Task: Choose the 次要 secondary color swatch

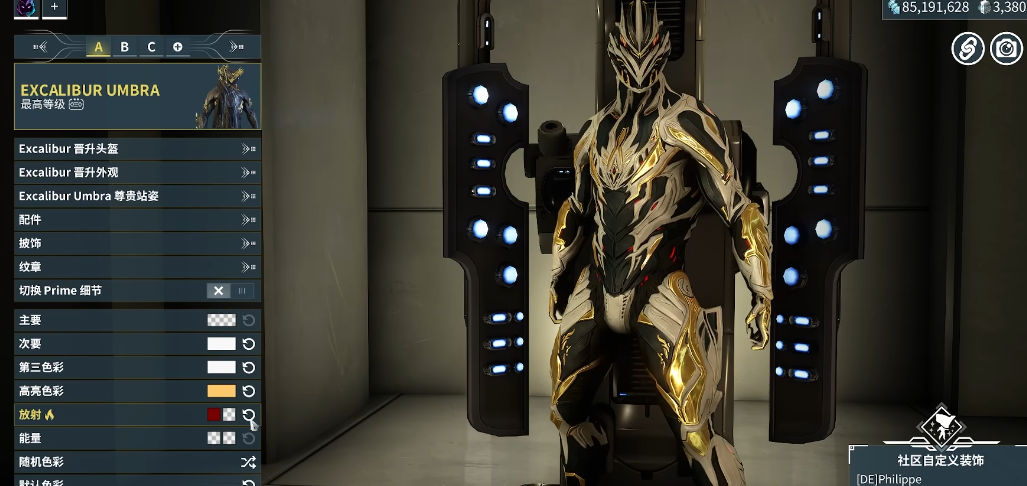Action: pyautogui.click(x=221, y=344)
